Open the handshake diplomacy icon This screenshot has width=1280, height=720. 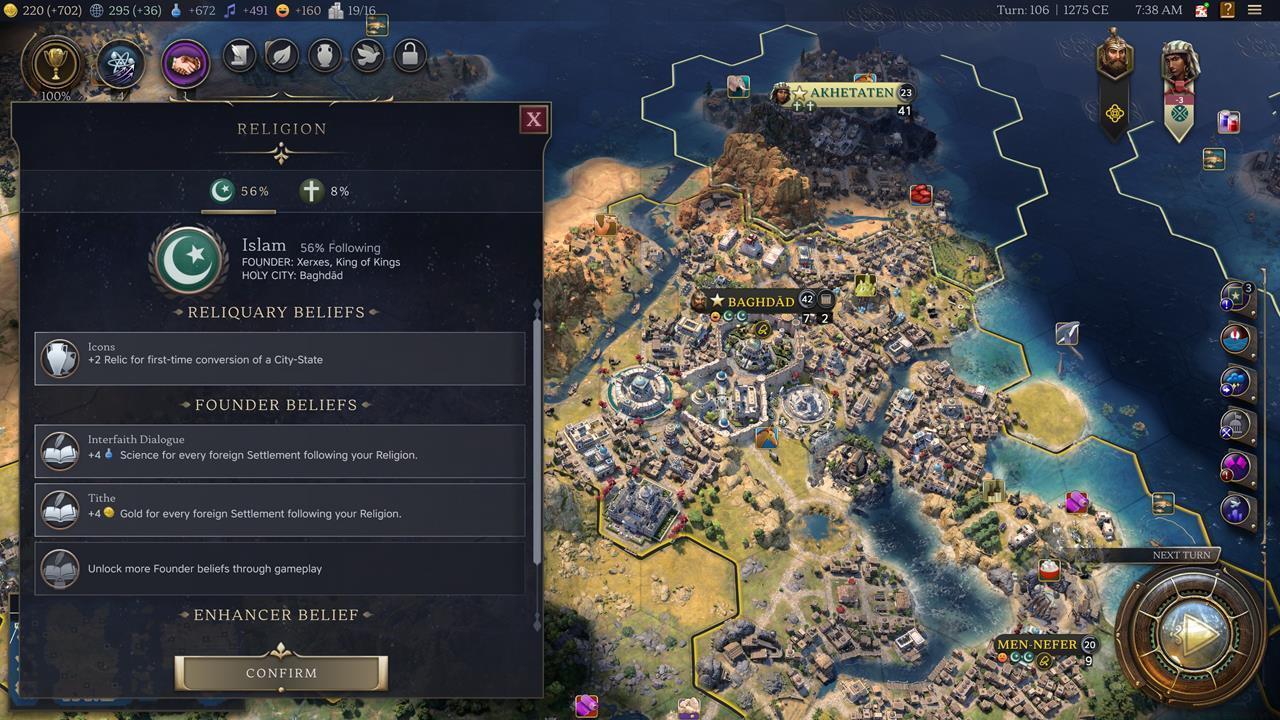(x=185, y=65)
